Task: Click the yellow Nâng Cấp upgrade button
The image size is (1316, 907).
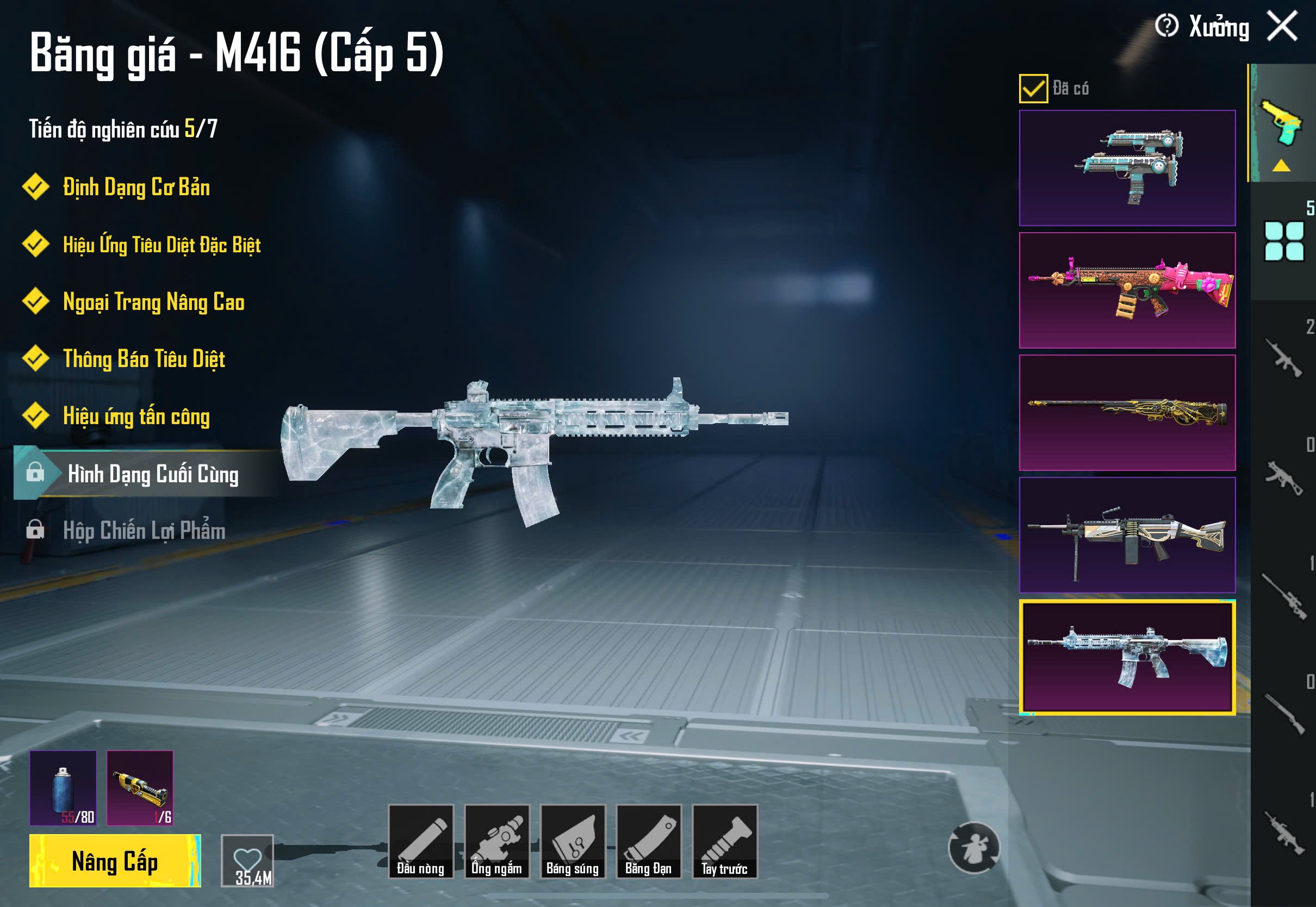Action: coord(115,861)
